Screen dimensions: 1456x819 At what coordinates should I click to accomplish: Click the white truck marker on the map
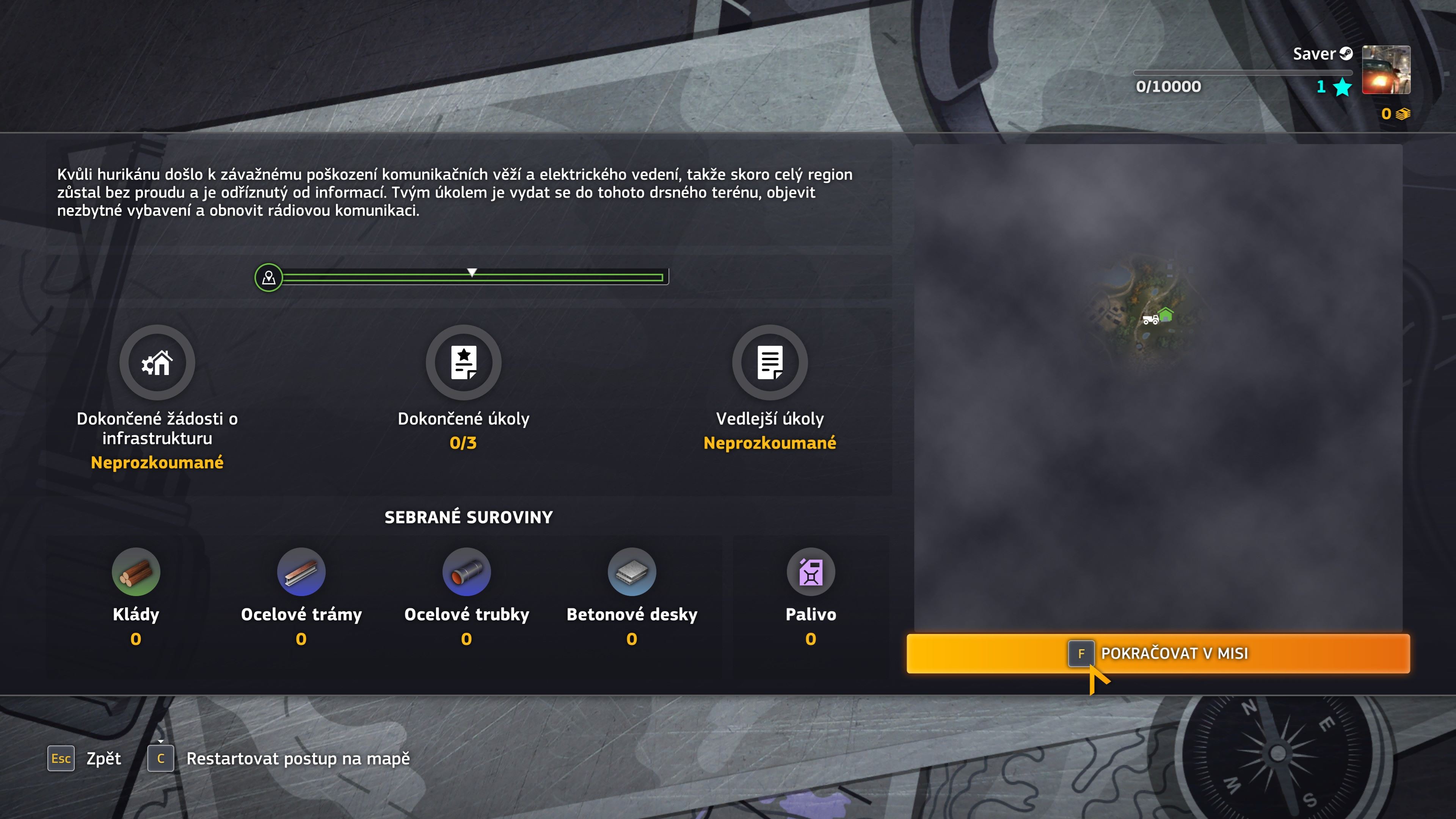pyautogui.click(x=1150, y=320)
